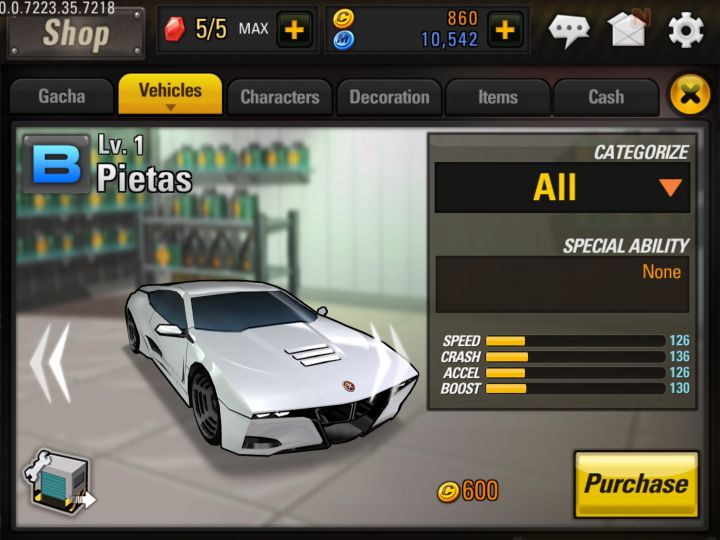Open the Characters tab
This screenshot has height=540, width=720.
pyautogui.click(x=279, y=97)
